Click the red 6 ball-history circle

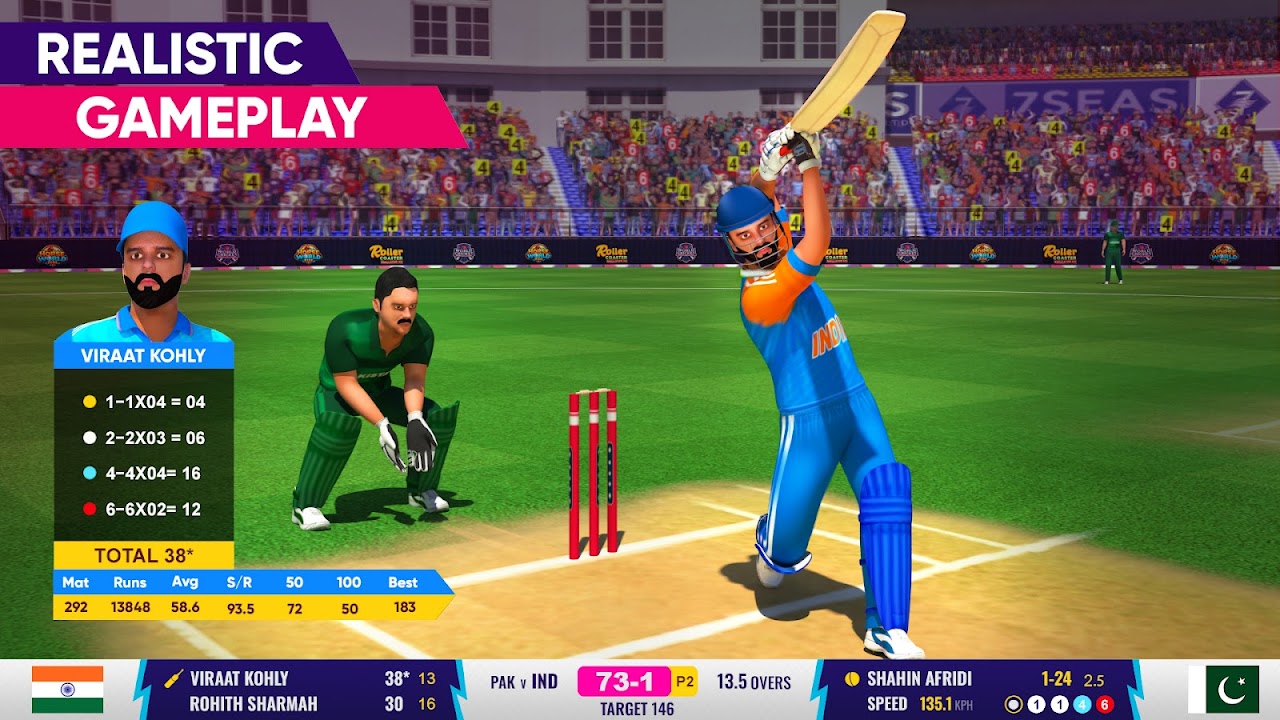coord(1102,705)
